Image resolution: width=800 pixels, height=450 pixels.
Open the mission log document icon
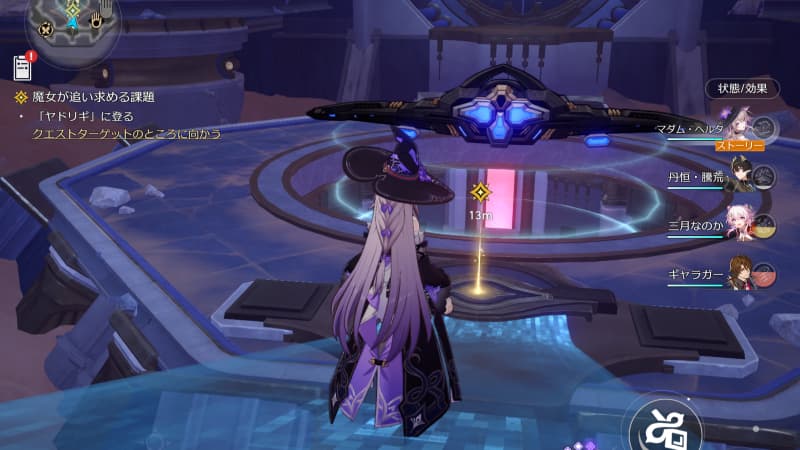pyautogui.click(x=23, y=67)
